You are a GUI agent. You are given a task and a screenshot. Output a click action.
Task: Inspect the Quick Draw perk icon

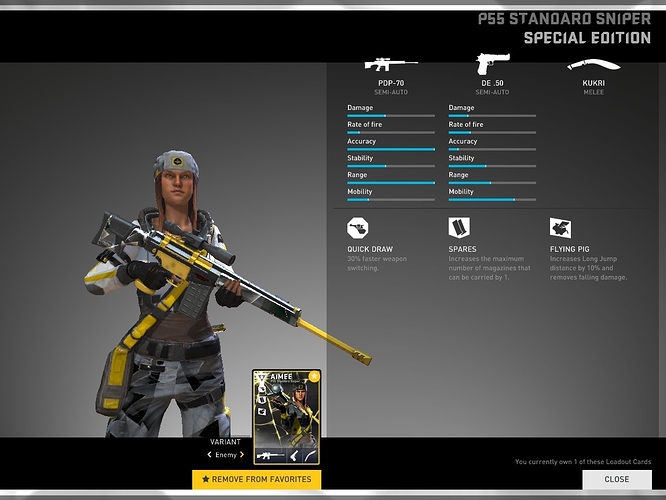[358, 229]
